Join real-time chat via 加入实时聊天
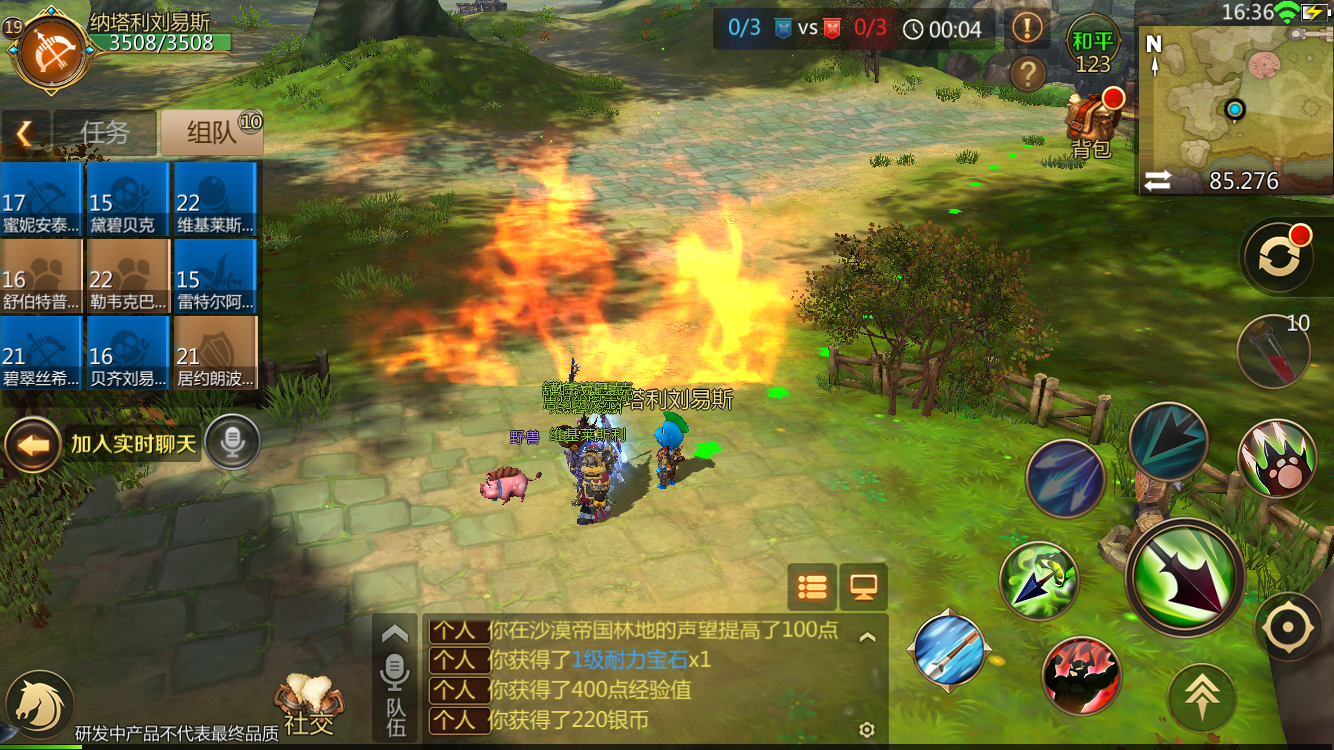This screenshot has height=750, width=1334. coord(132,444)
